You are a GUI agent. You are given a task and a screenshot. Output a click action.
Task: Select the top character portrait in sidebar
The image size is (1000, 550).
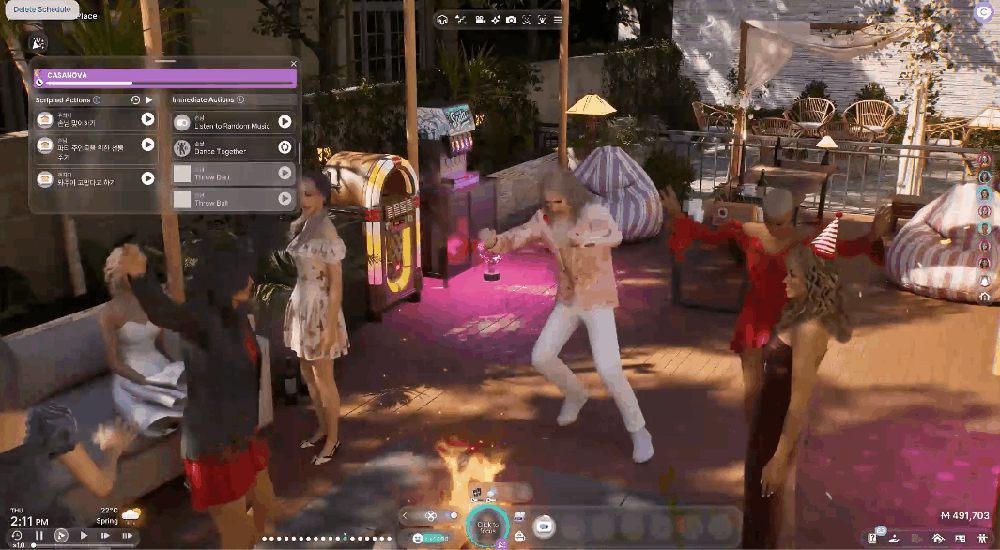point(984,160)
